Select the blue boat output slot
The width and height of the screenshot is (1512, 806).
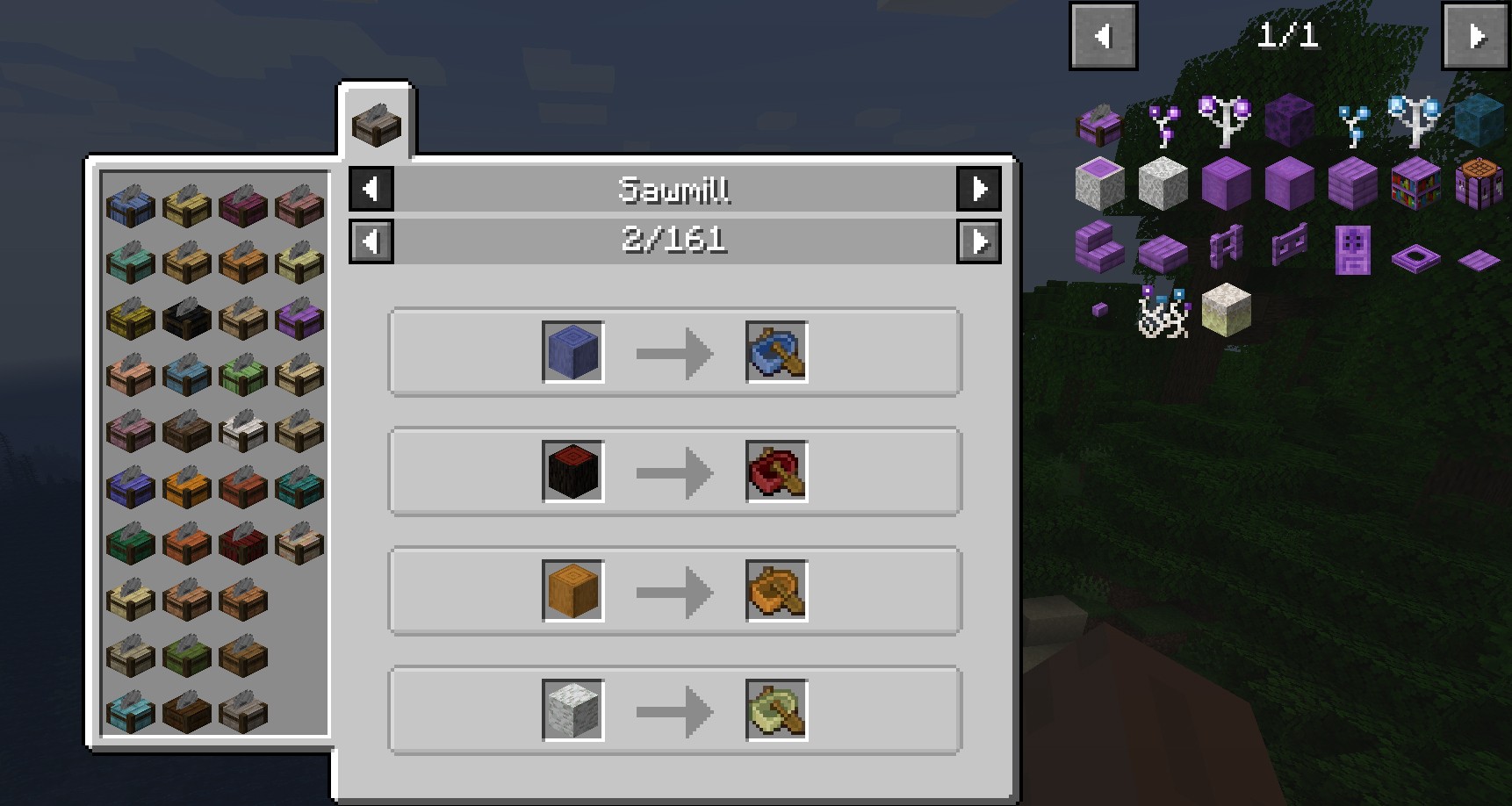click(776, 352)
